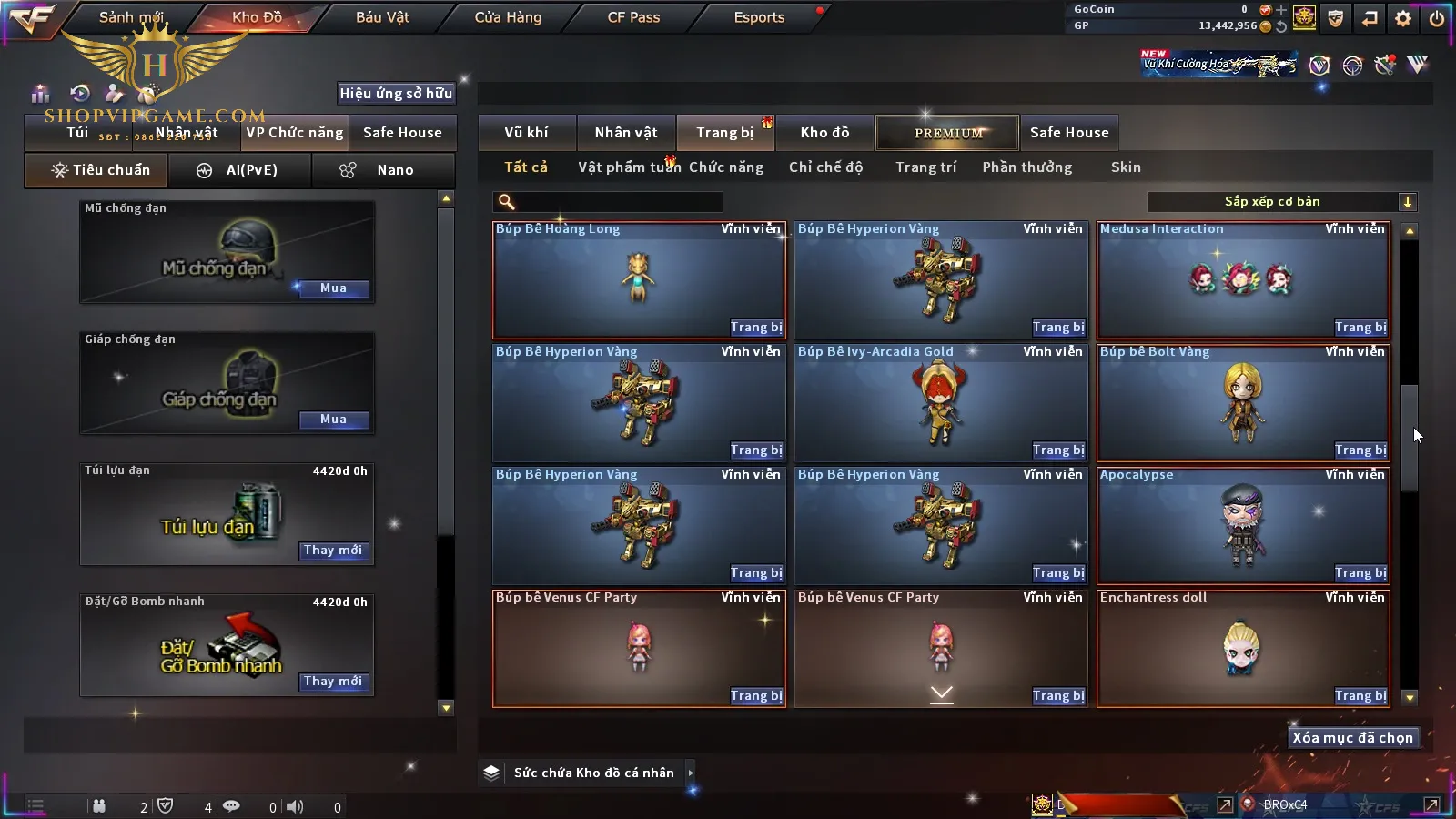Select the Medusa Interaction item
Screen dimensions: 1456x819
coord(1243,280)
